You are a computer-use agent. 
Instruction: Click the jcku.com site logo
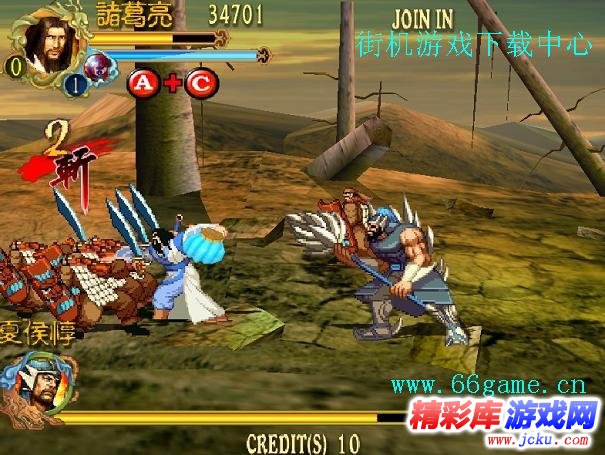coord(504,416)
